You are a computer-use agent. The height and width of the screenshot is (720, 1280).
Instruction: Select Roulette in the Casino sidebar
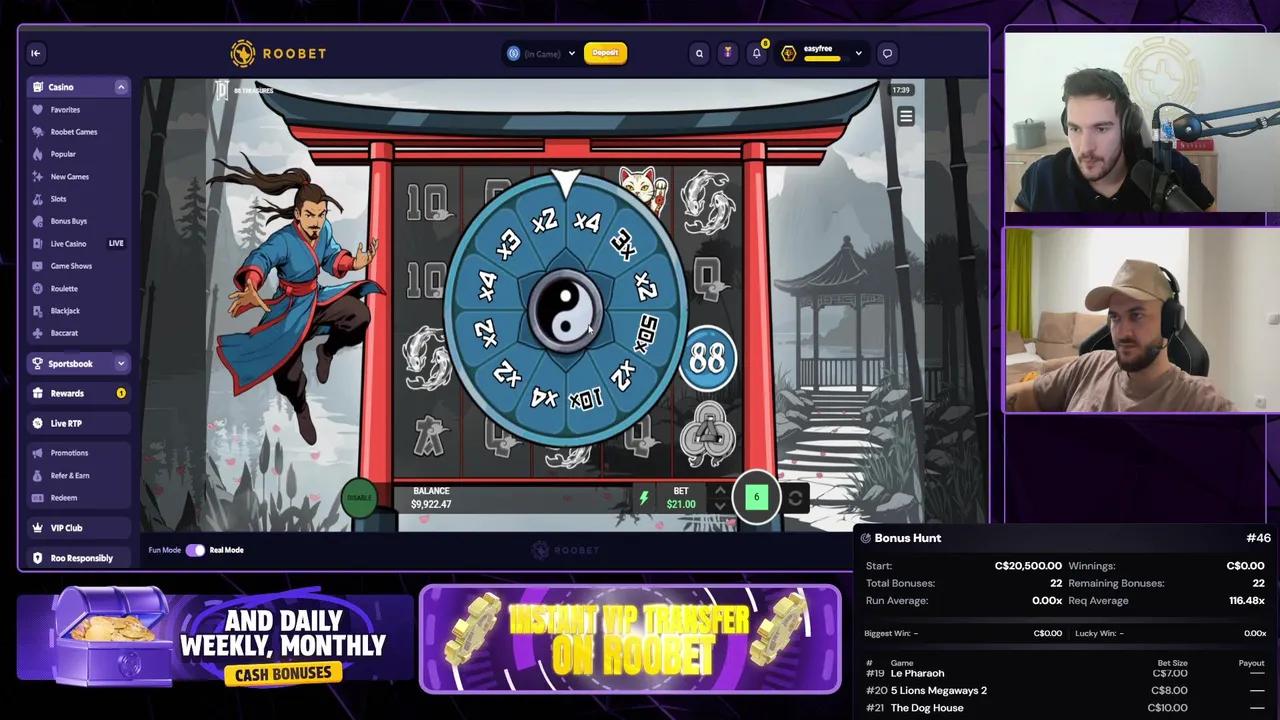coord(65,288)
